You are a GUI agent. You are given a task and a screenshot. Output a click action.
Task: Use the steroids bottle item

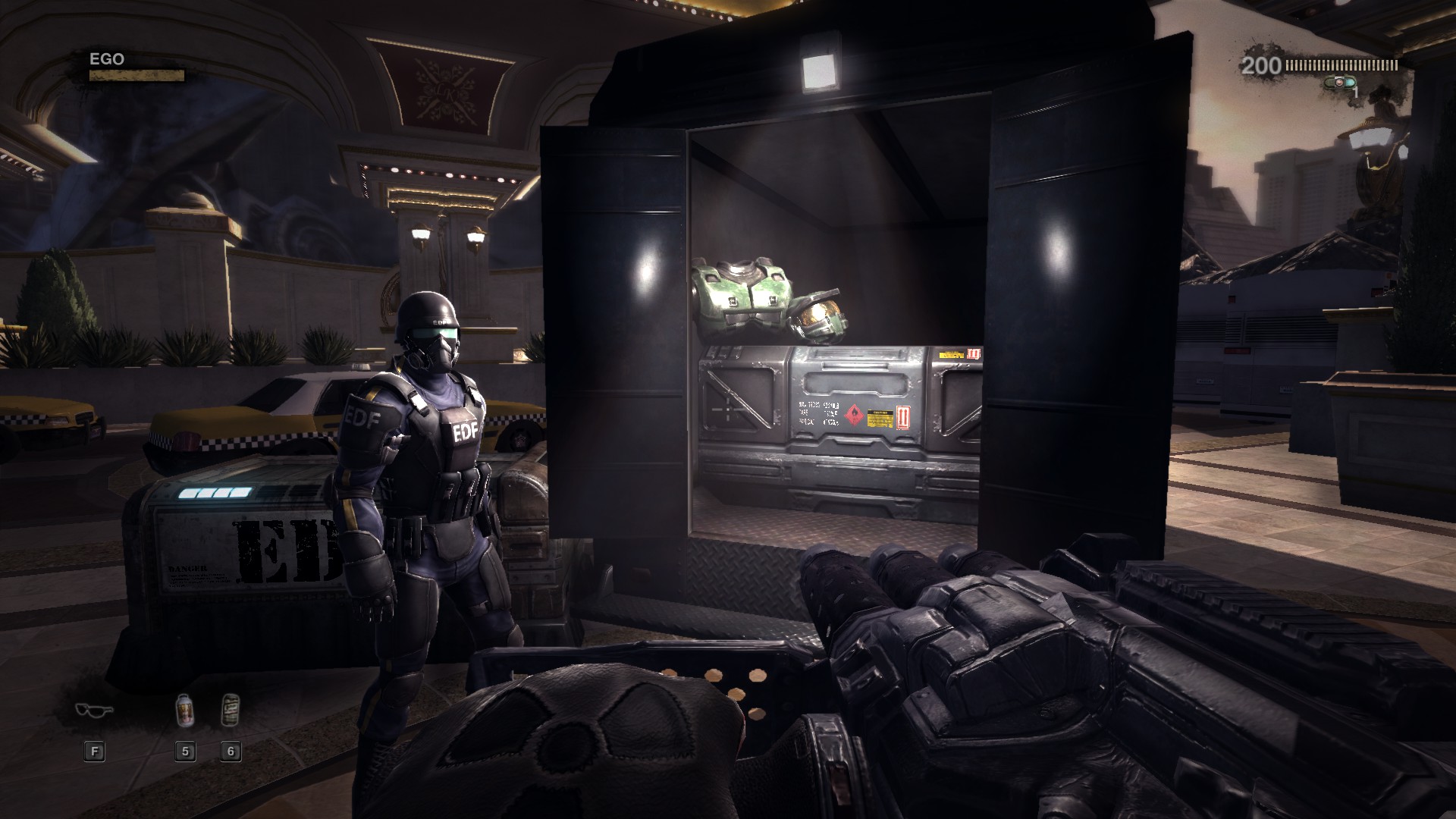pyautogui.click(x=184, y=710)
